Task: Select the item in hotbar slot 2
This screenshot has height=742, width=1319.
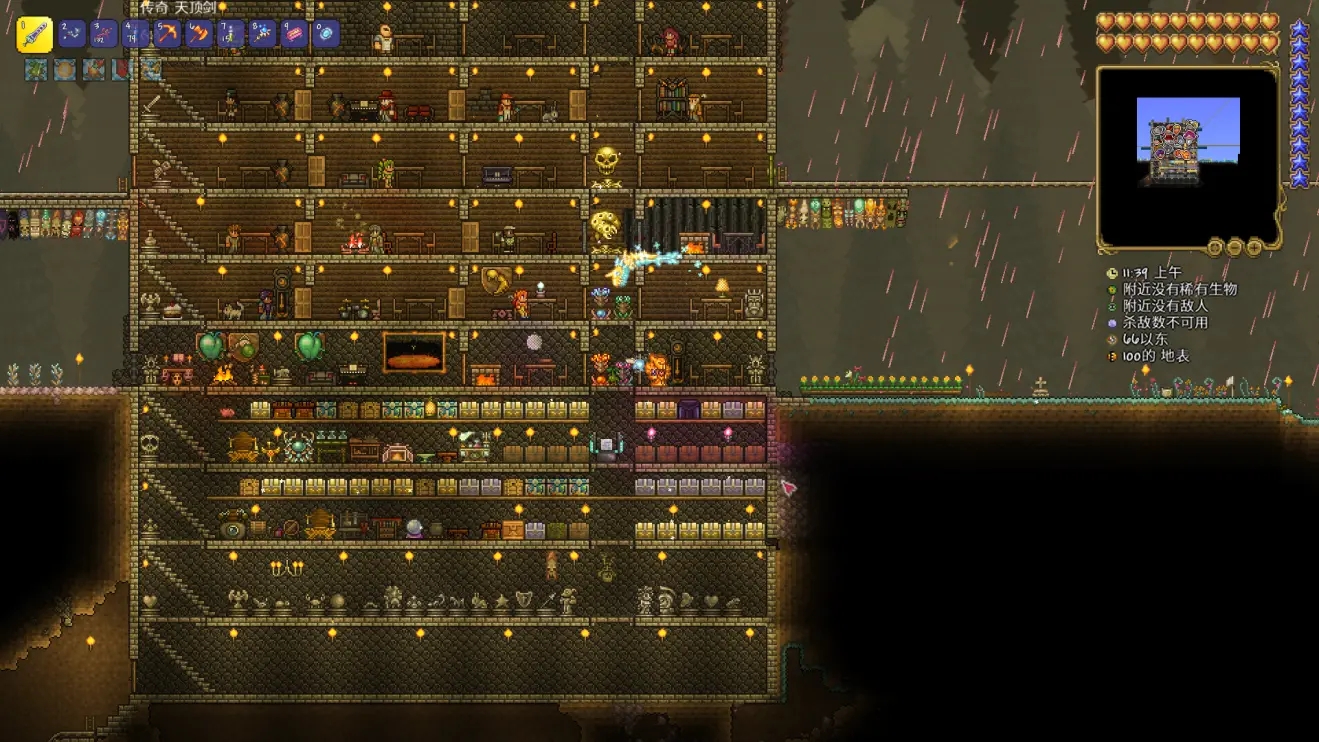Action: click(x=72, y=34)
